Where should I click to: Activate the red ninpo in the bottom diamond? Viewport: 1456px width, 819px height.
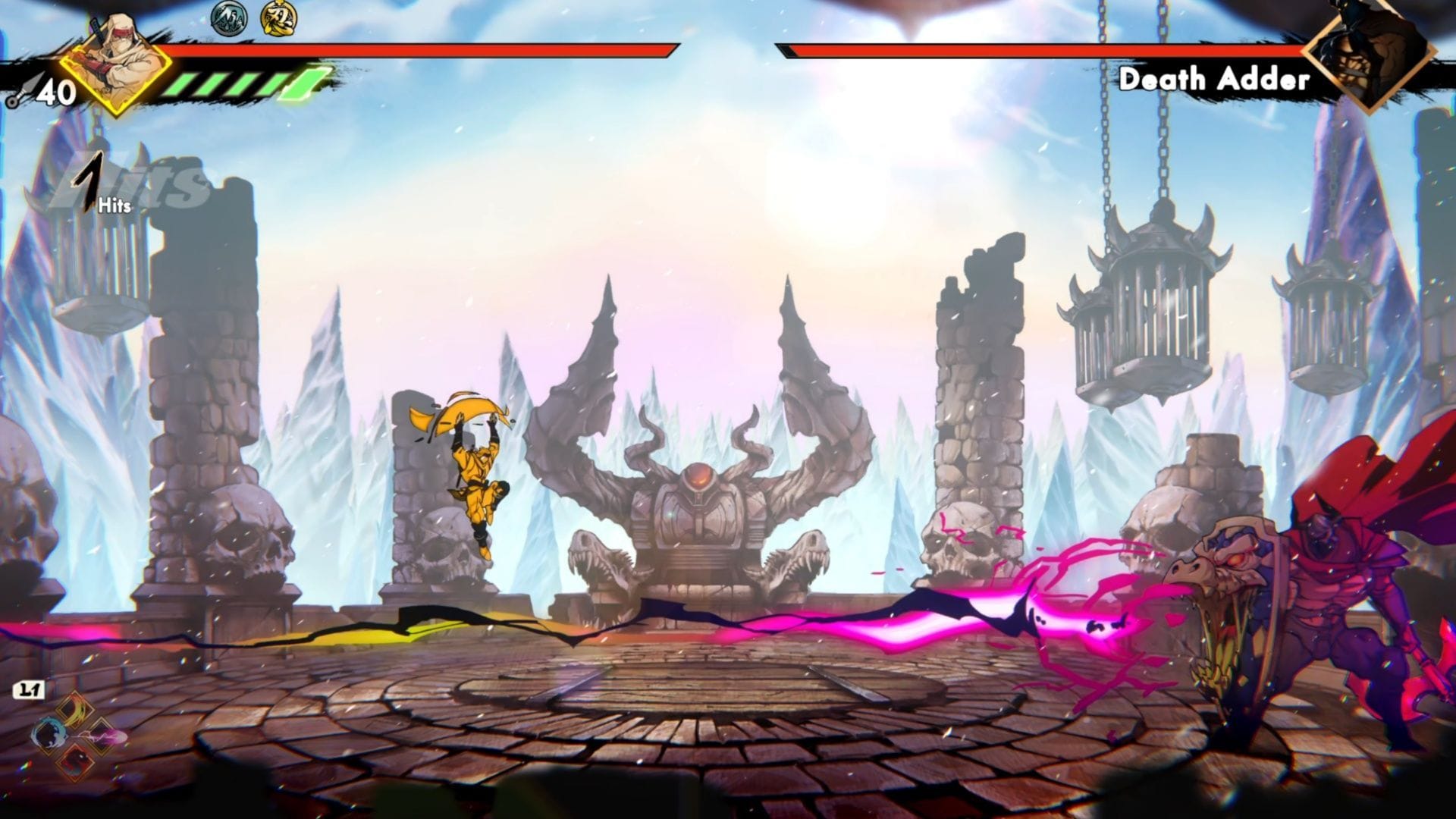76,761
